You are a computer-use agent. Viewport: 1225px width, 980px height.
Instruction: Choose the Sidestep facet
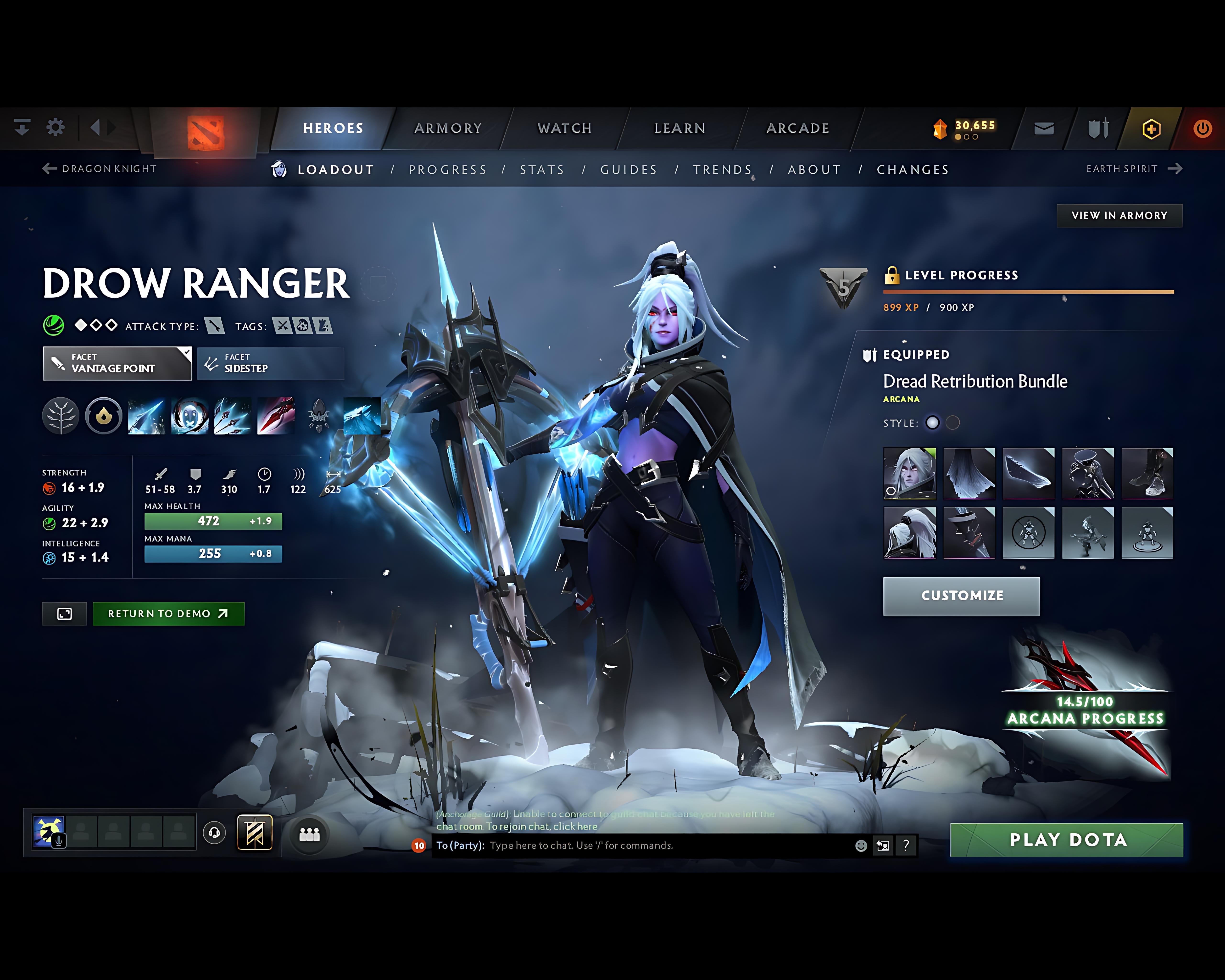[270, 364]
